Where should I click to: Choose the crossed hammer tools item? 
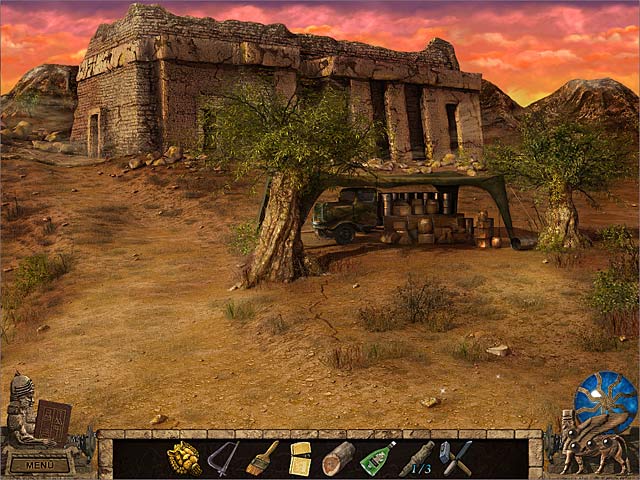coord(455,457)
